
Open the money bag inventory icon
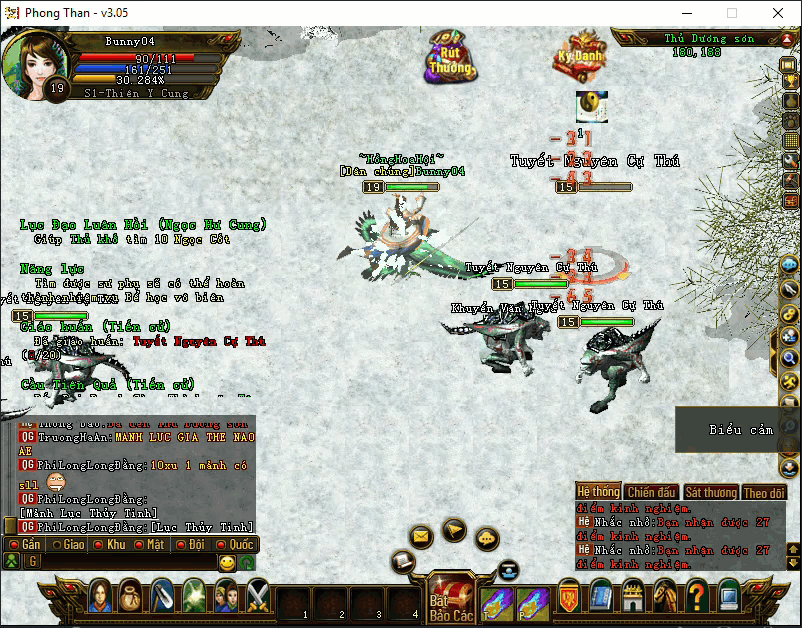(x=131, y=597)
